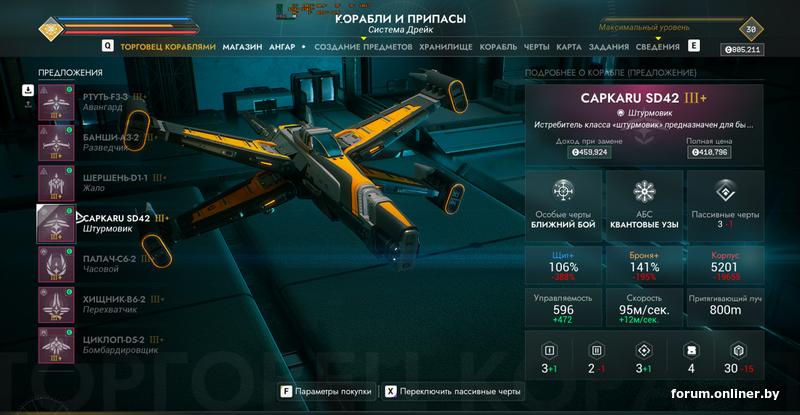The width and height of the screenshot is (800, 415).
Task: Go to the Хранилище tab
Action: pos(445,47)
